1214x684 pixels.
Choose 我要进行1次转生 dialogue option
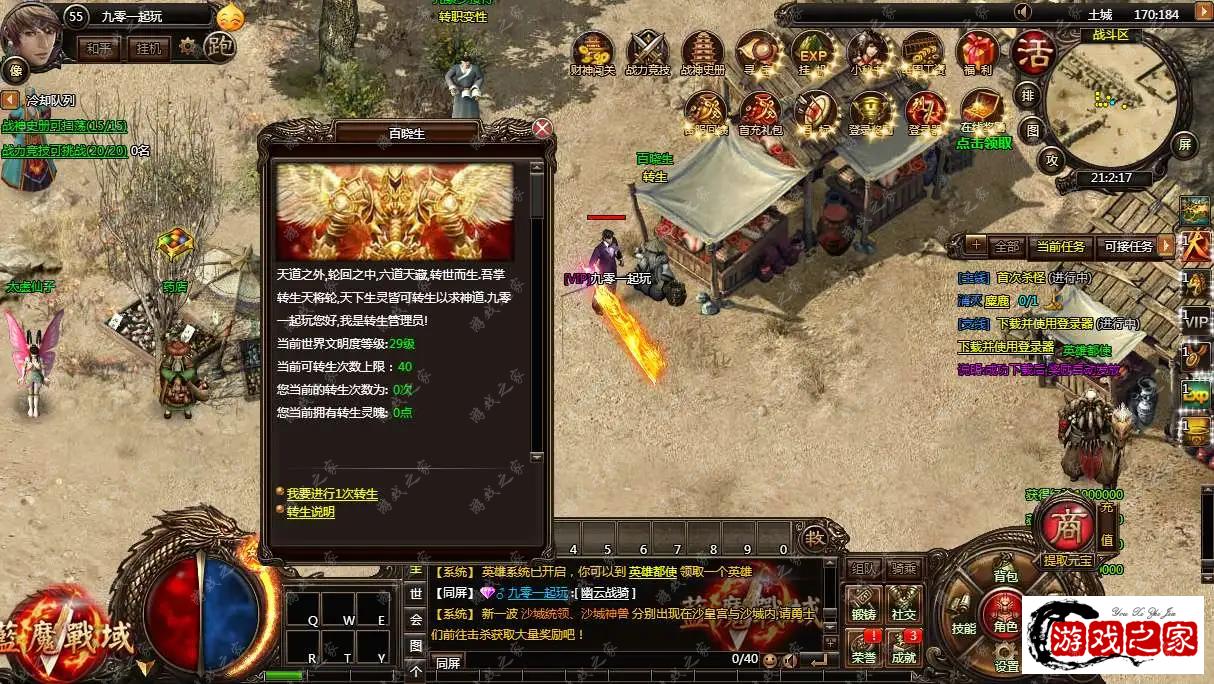click(x=332, y=494)
